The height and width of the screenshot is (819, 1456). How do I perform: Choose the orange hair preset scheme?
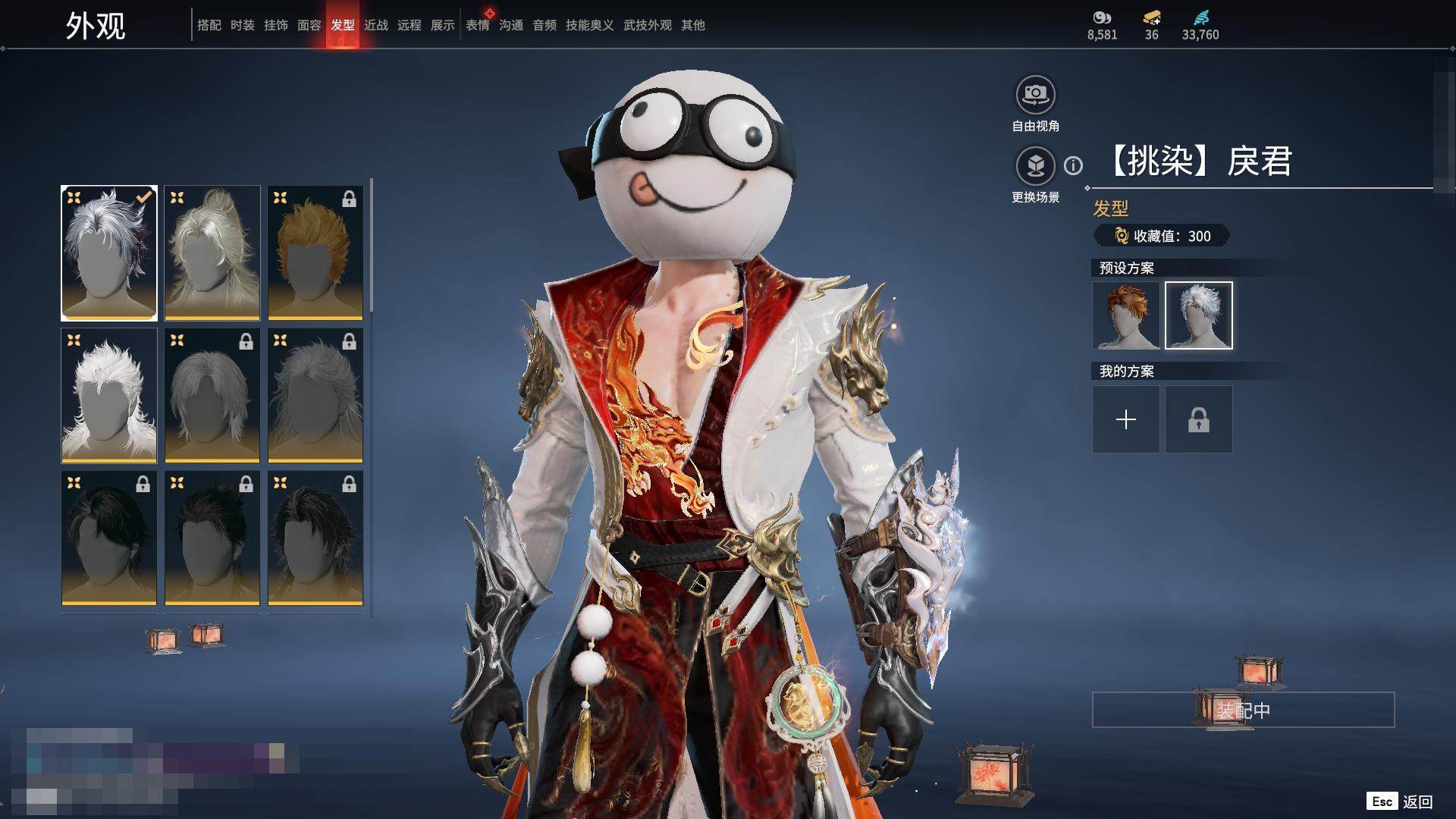(1125, 315)
